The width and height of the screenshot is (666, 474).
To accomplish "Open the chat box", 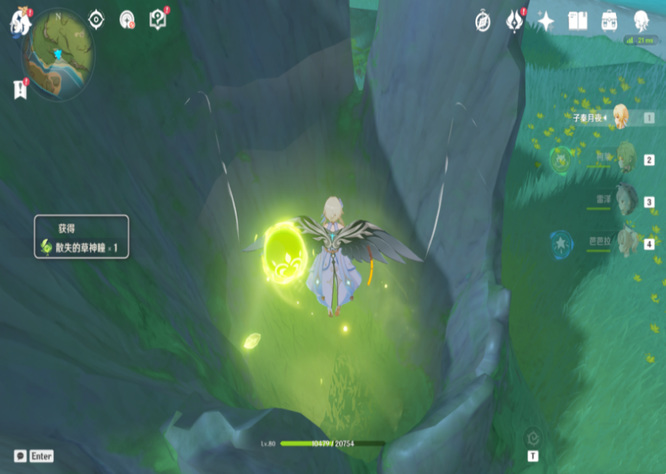I will (20, 456).
